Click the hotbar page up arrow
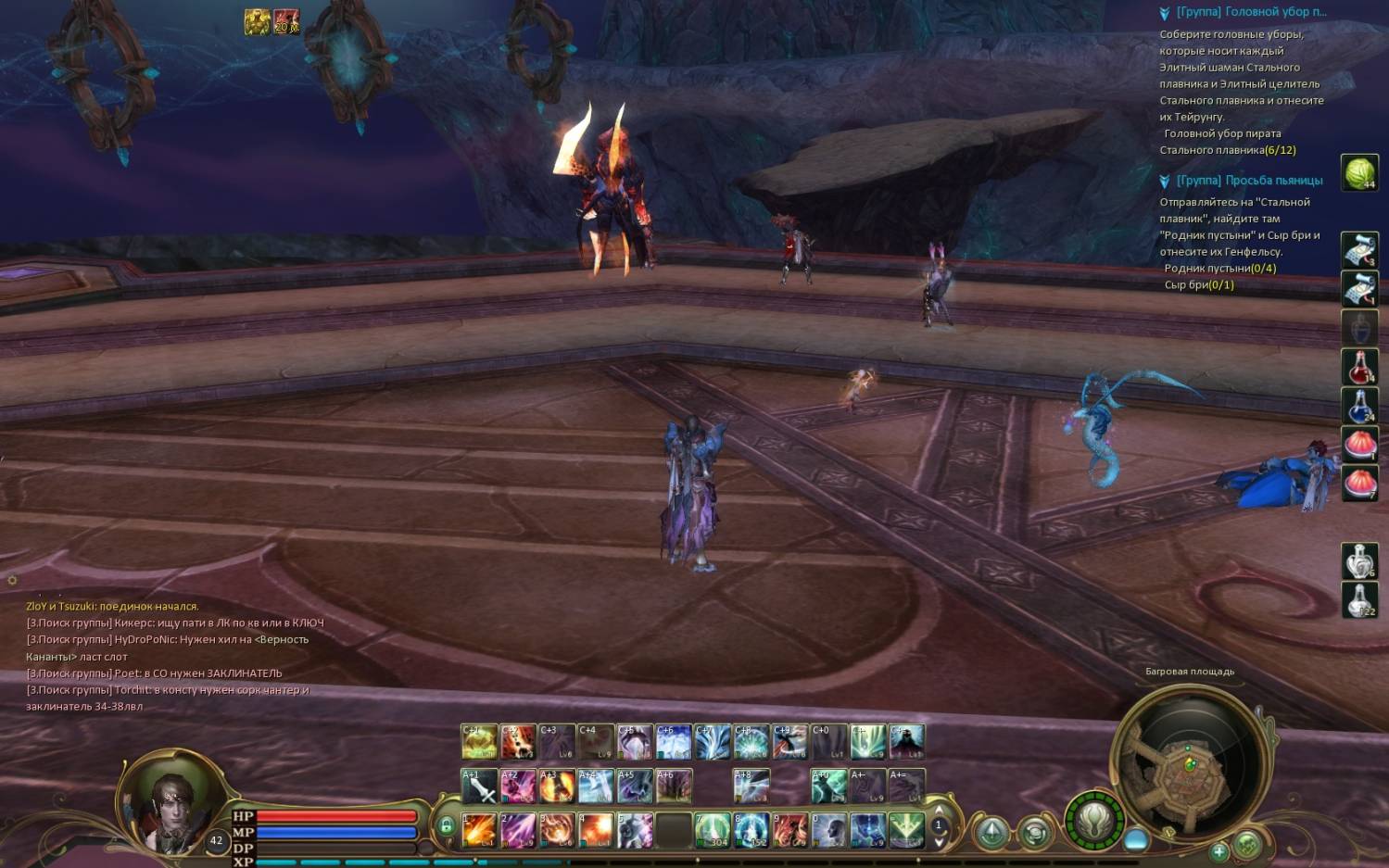This screenshot has width=1389, height=868. click(939, 811)
